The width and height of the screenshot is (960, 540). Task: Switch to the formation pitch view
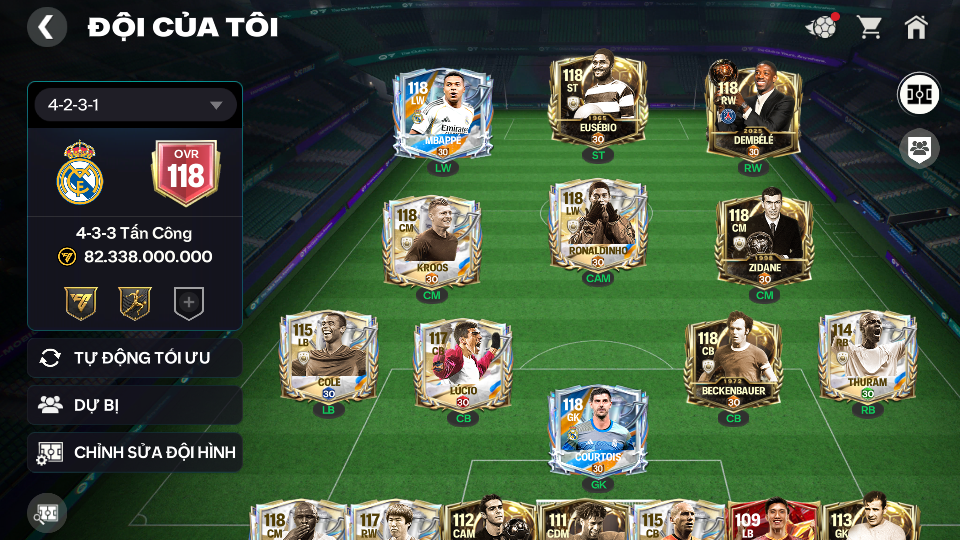[x=917, y=94]
